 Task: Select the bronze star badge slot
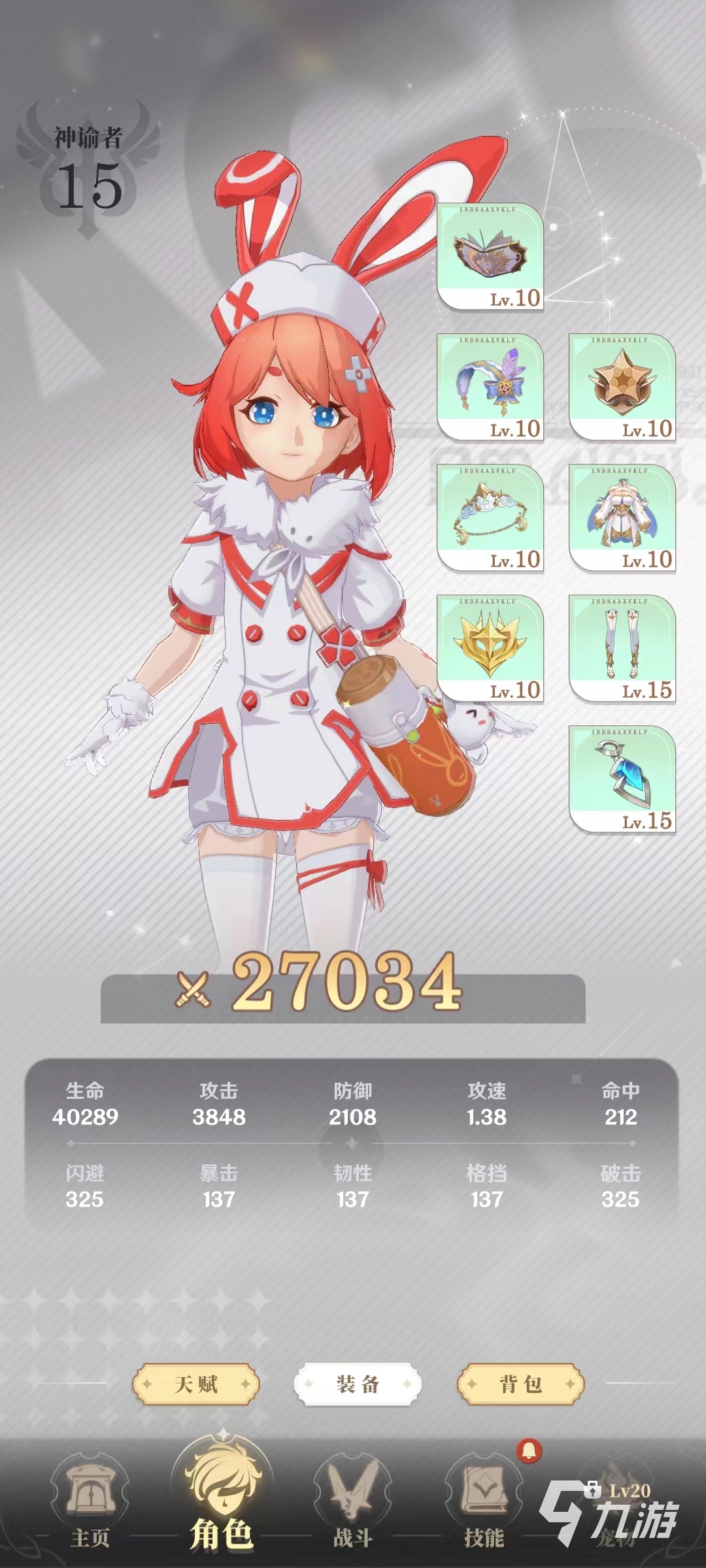(x=622, y=387)
